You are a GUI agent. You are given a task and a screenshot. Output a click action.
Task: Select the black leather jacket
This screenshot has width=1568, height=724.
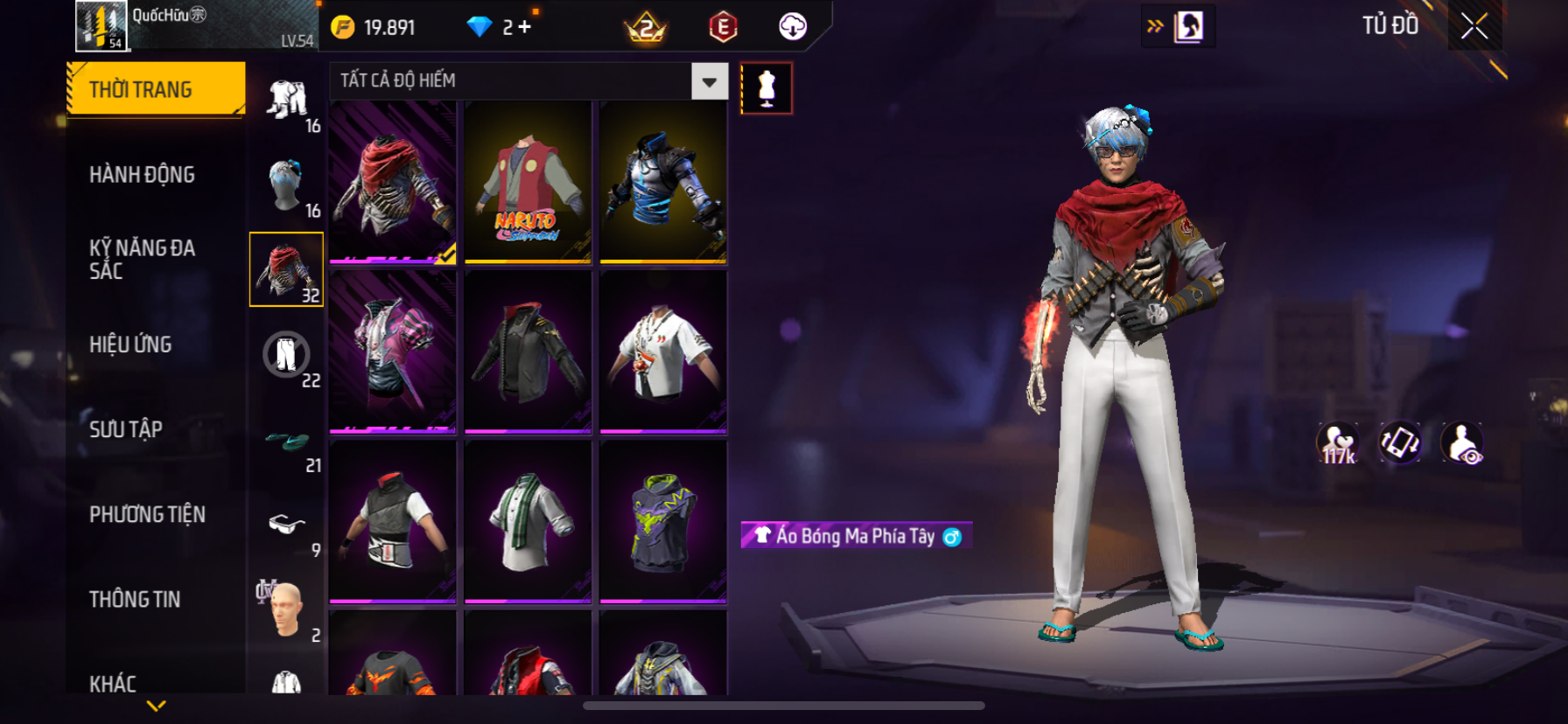click(x=528, y=352)
